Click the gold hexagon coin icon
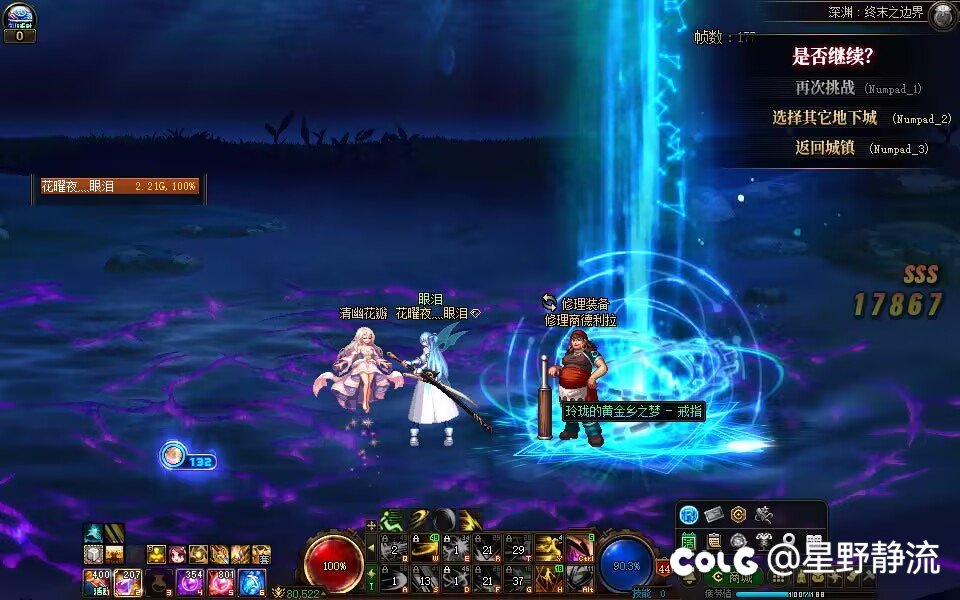Screen dimensions: 960x600 739,514
